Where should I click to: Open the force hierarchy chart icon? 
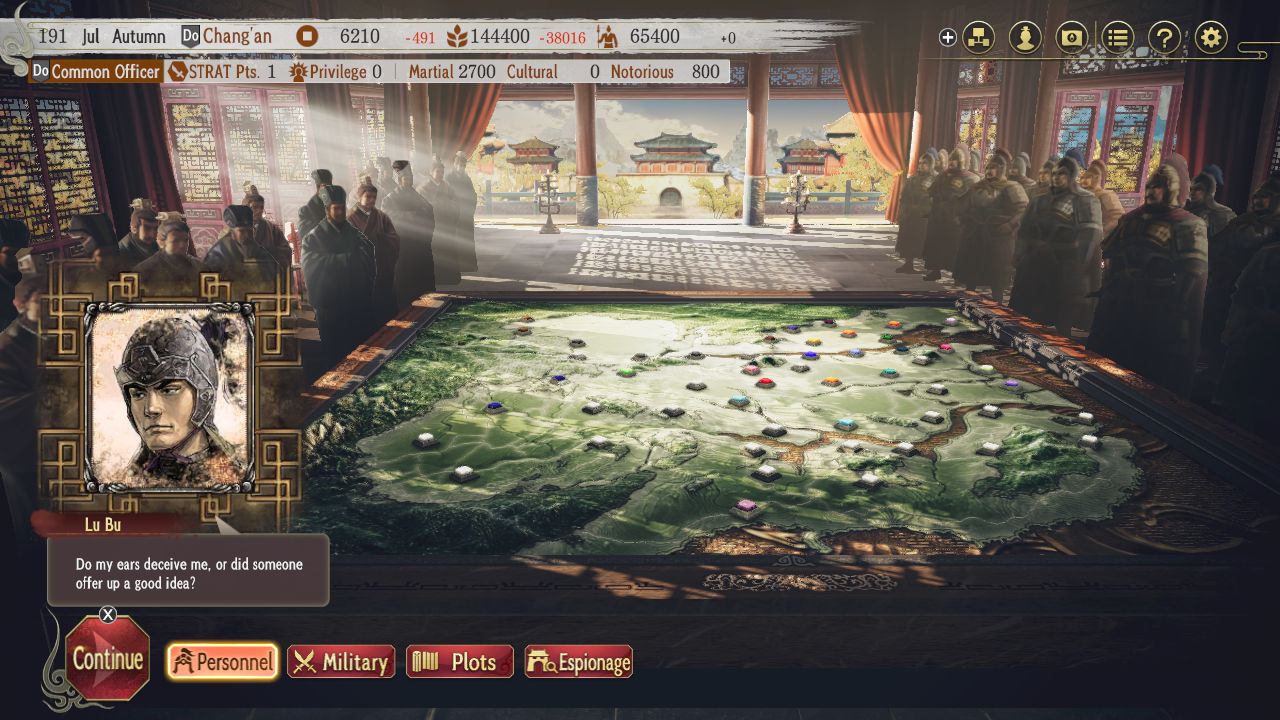[x=980, y=36]
